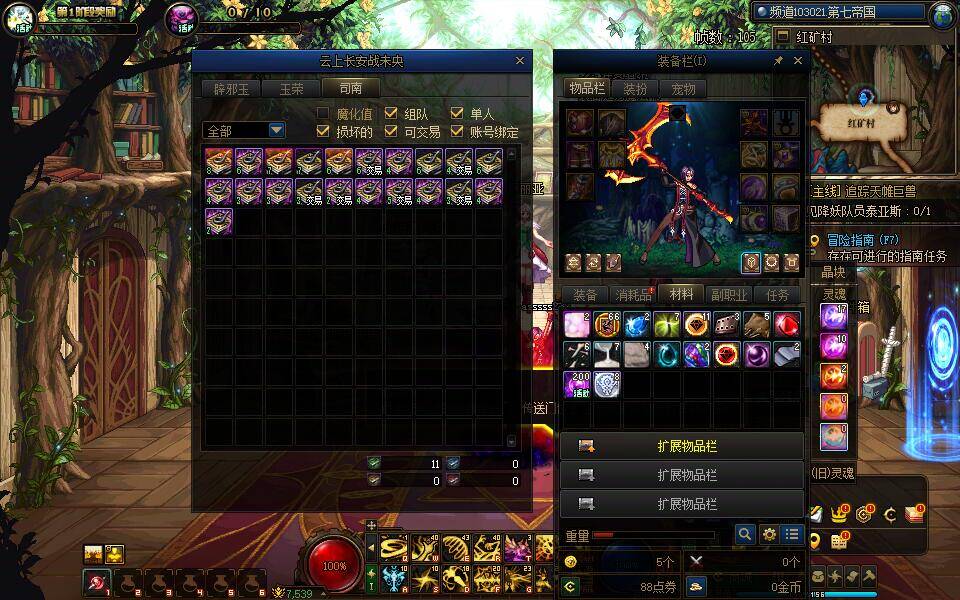Switch to the 消耗品 category tab

pyautogui.click(x=633, y=295)
